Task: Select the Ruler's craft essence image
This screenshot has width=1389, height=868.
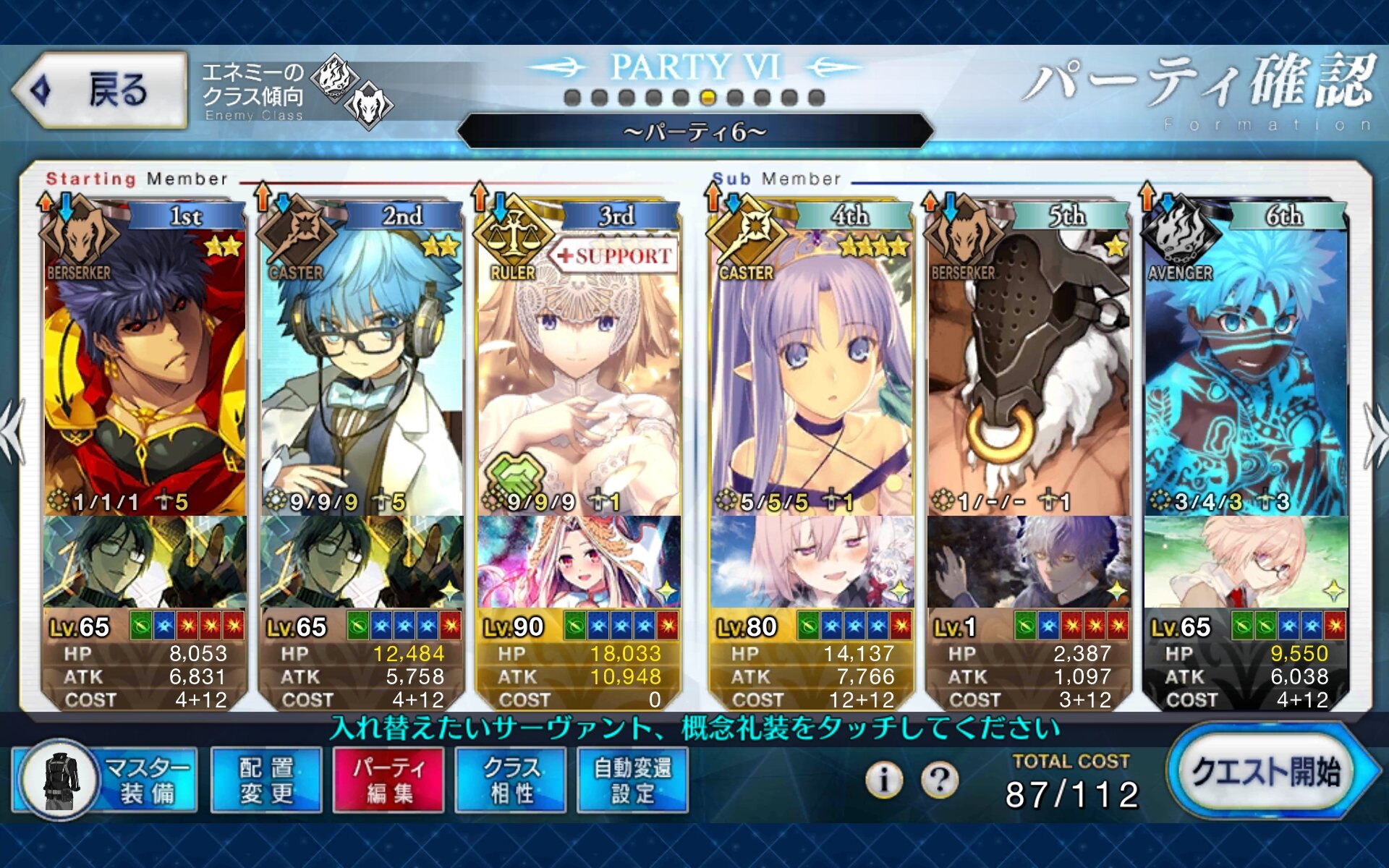Action: click(x=579, y=561)
